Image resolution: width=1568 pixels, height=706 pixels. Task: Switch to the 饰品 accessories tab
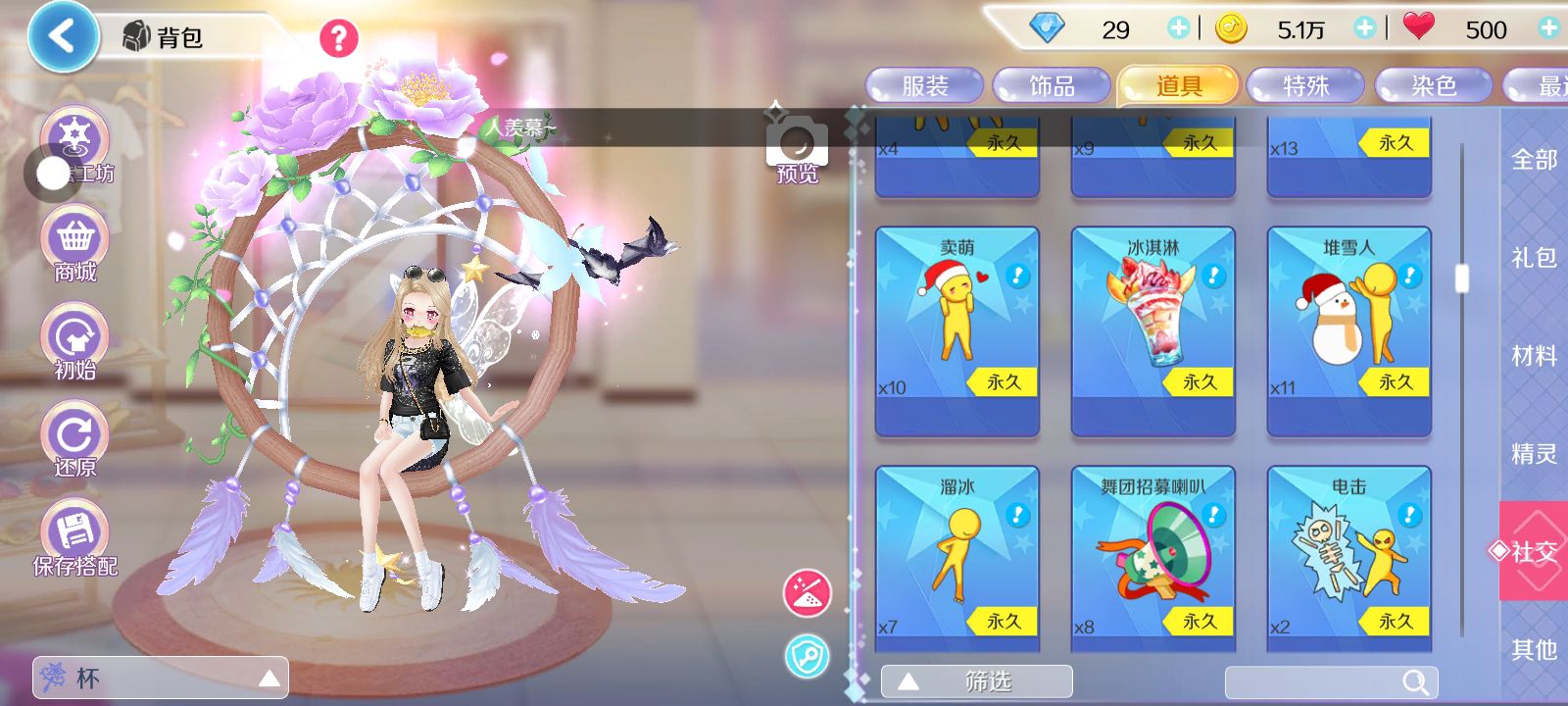pyautogui.click(x=1052, y=86)
